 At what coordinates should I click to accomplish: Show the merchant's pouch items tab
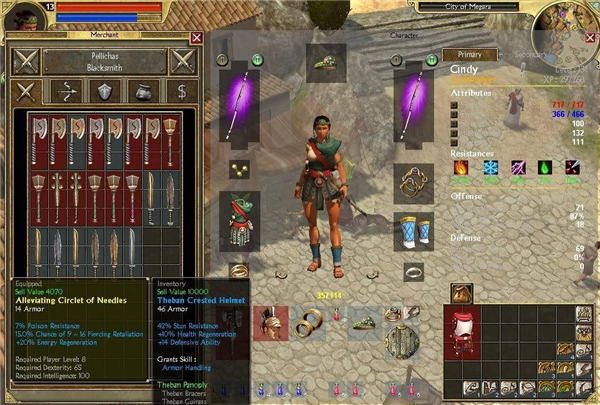[141, 91]
